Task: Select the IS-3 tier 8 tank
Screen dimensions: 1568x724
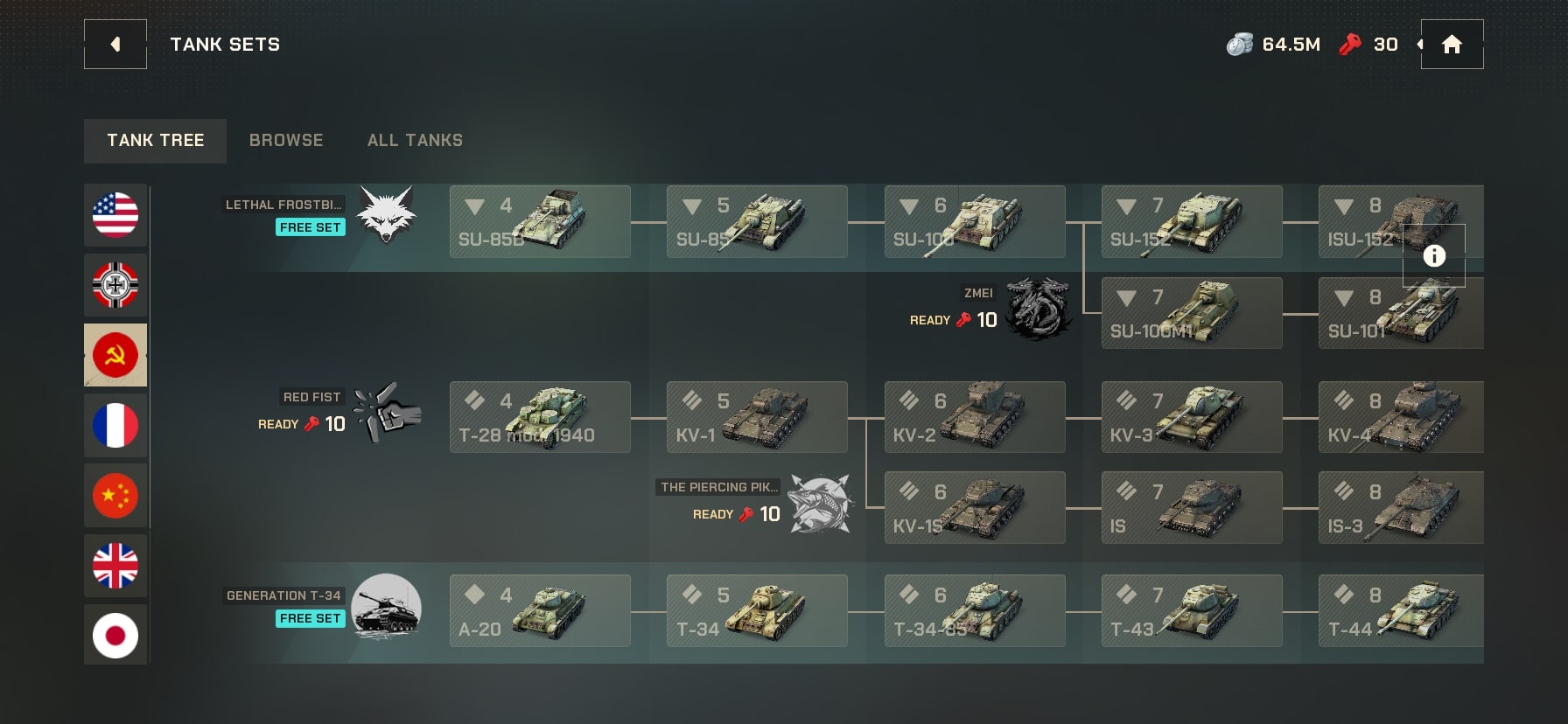Action: click(1400, 508)
